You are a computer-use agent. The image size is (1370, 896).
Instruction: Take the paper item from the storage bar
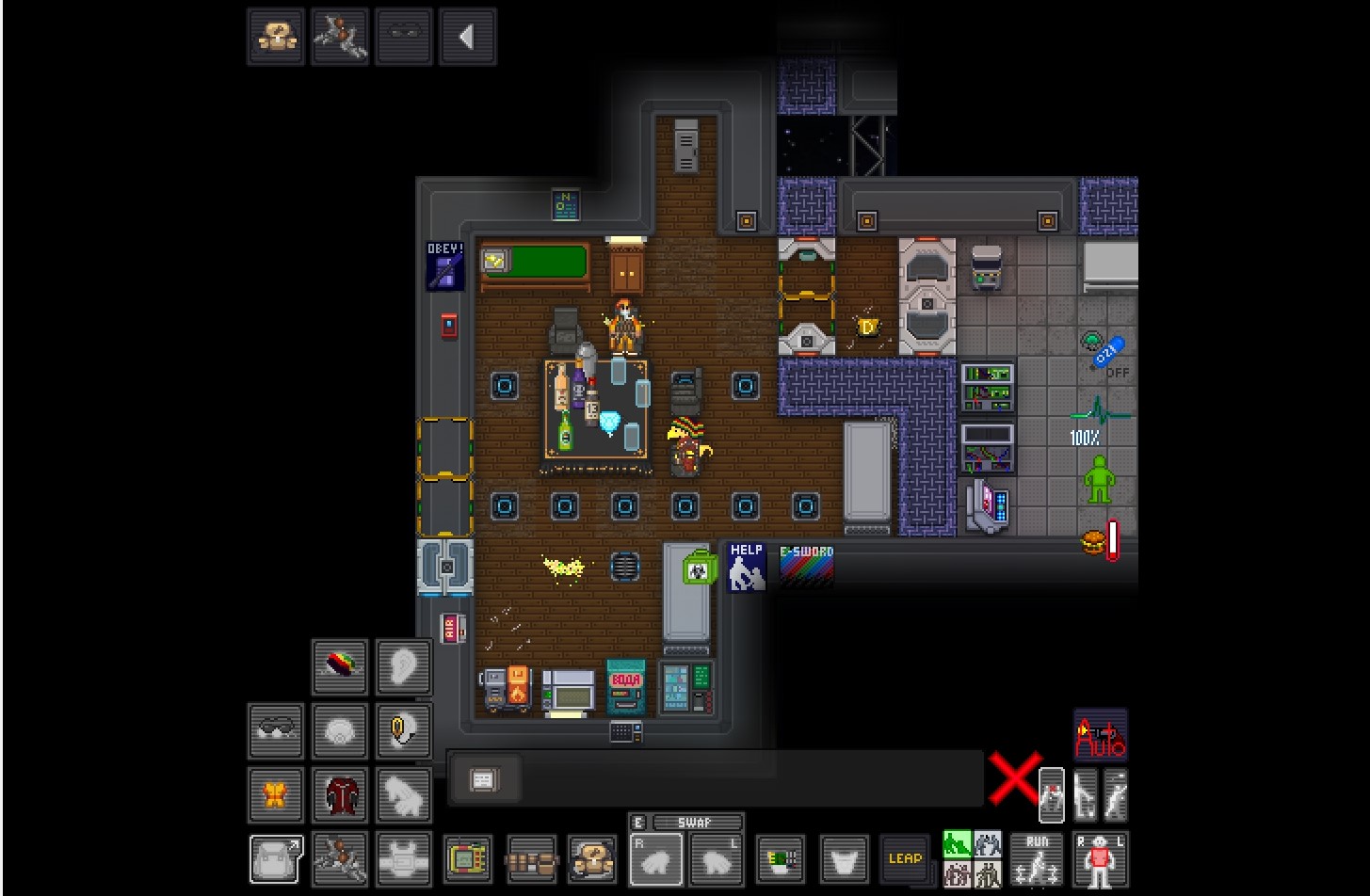click(483, 779)
